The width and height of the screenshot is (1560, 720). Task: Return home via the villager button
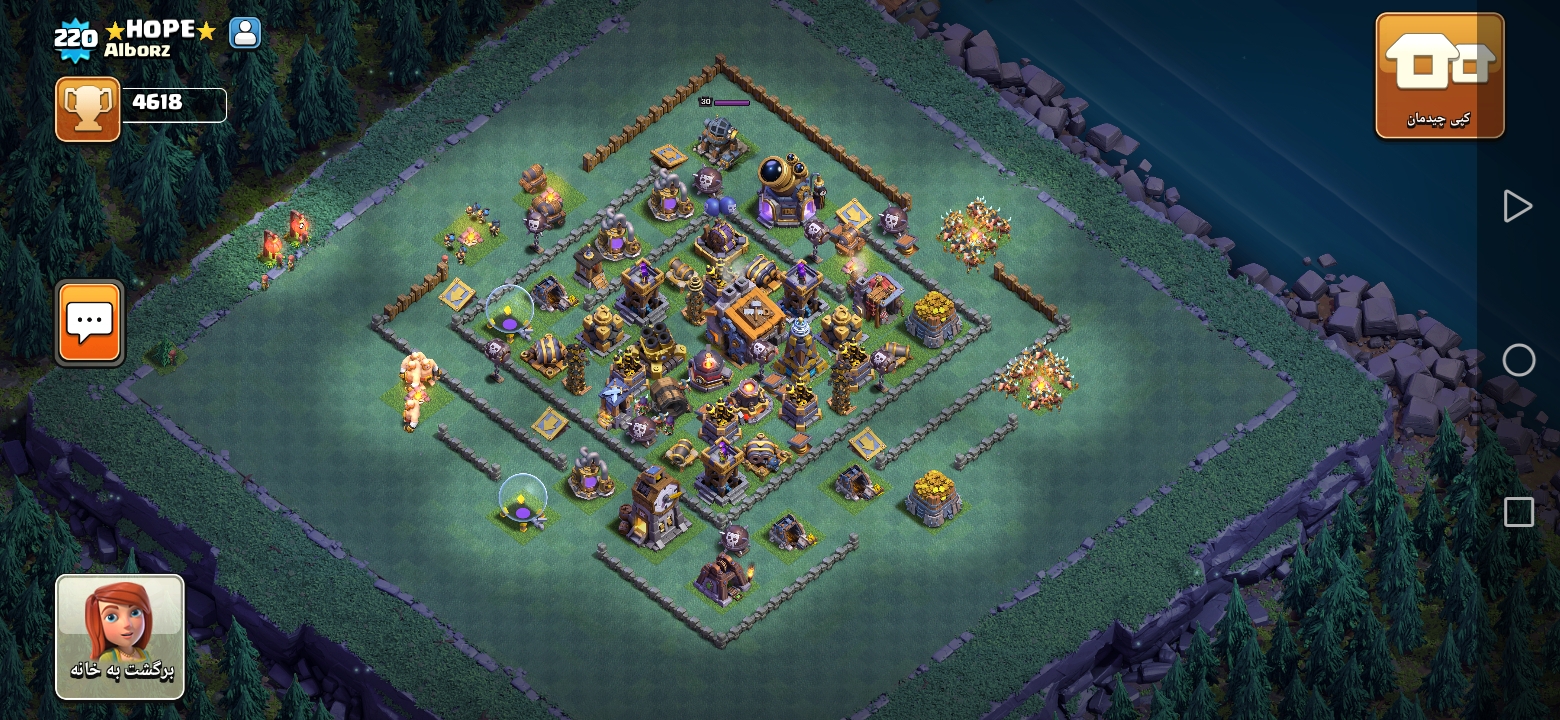click(120, 636)
